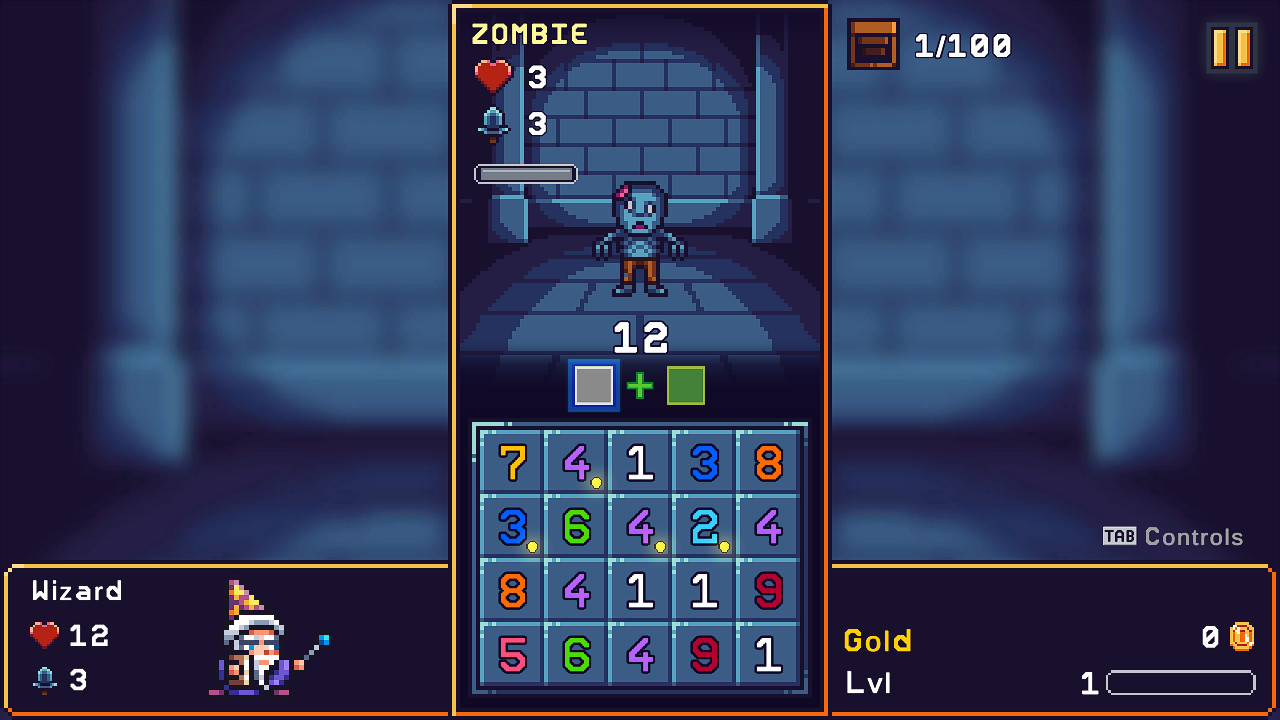Select the chest icon showing 1/100
Image resolution: width=1280 pixels, height=720 pixels.
[x=872, y=45]
